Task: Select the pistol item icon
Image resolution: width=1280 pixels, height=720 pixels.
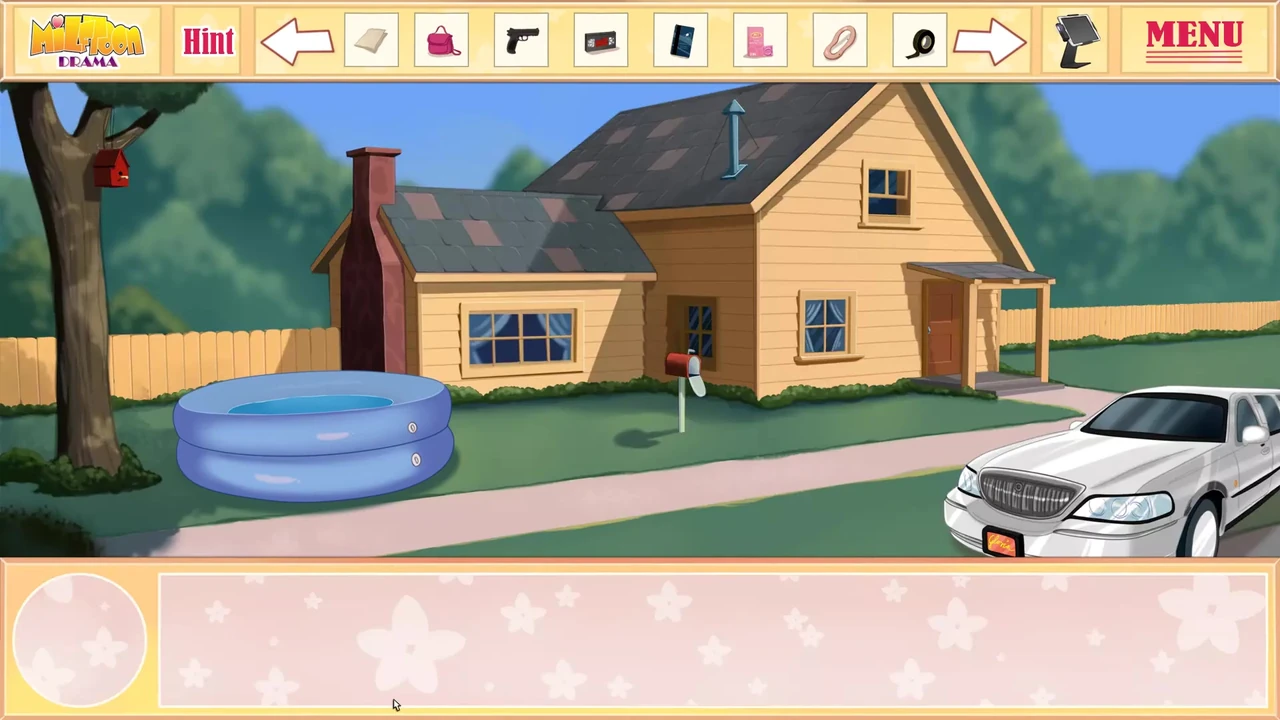Action: pos(521,40)
